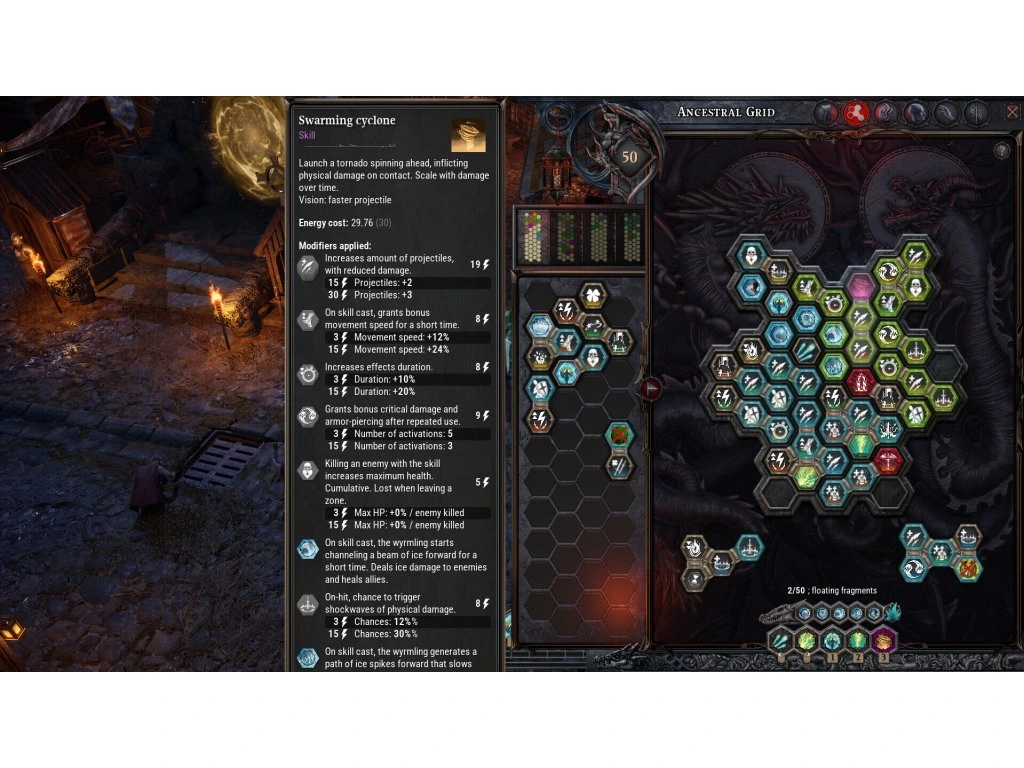1024x768 pixels.
Task: Open the head profile tab
Action: 915,113
